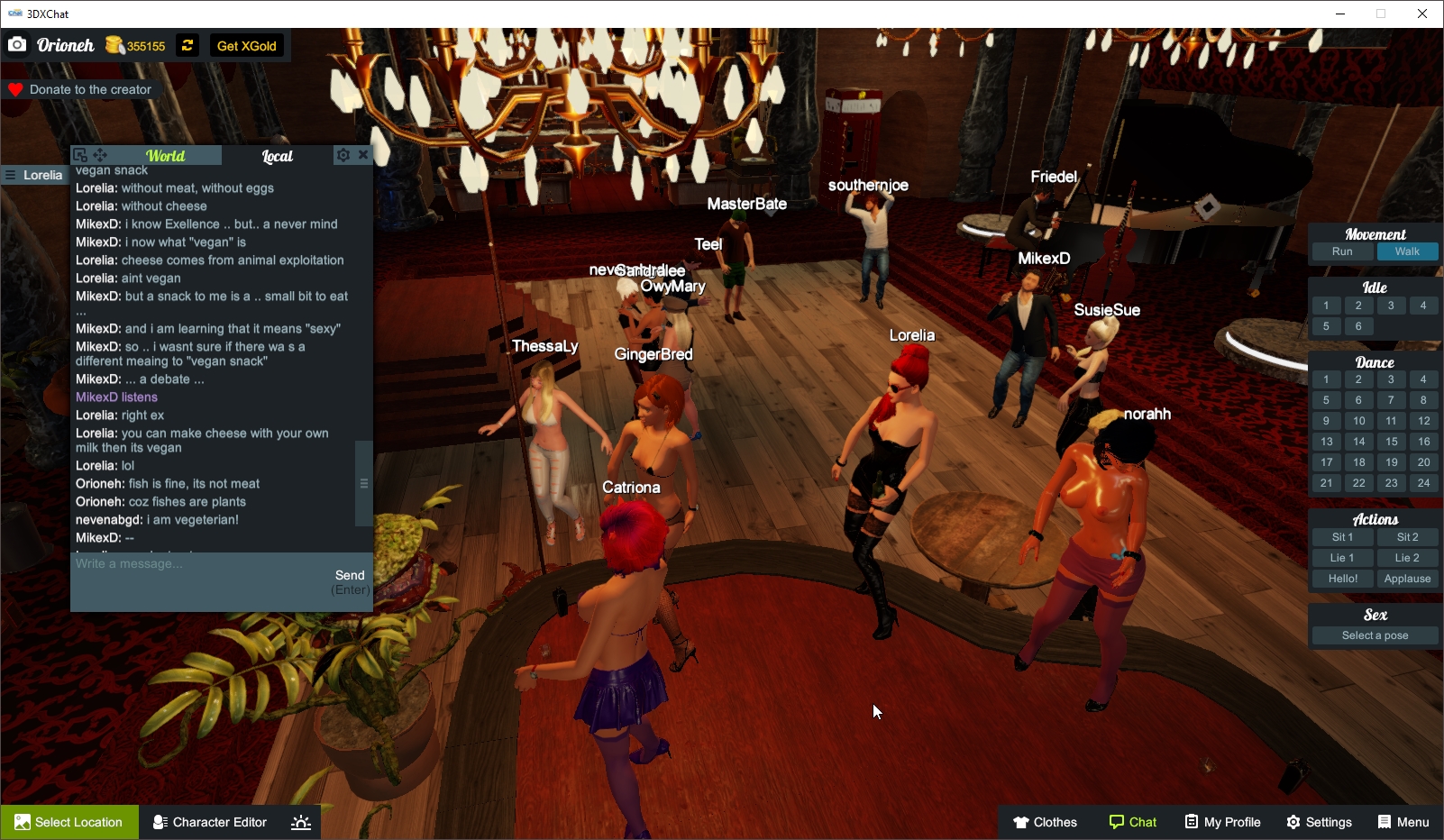Open My Profile from the bottom bar
1444x840 pixels.
(1222, 821)
